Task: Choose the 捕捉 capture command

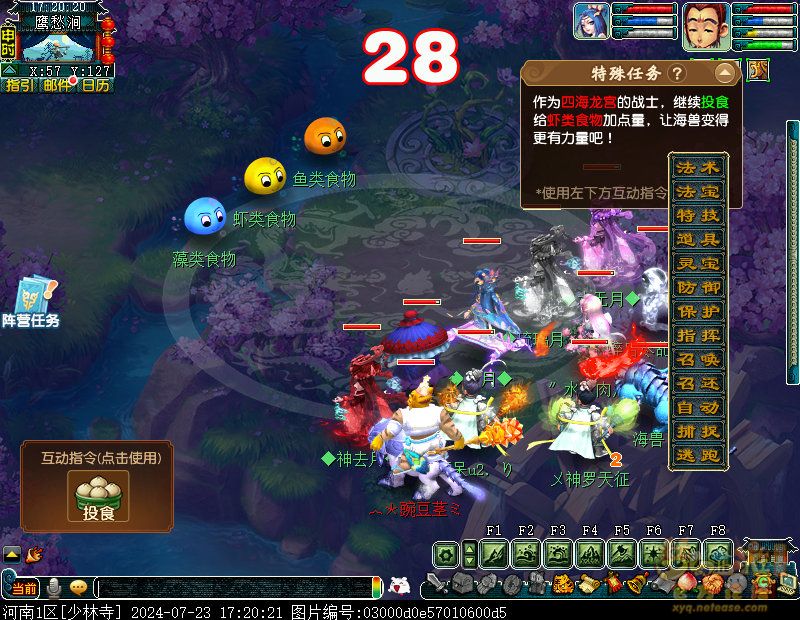Action: [x=697, y=431]
